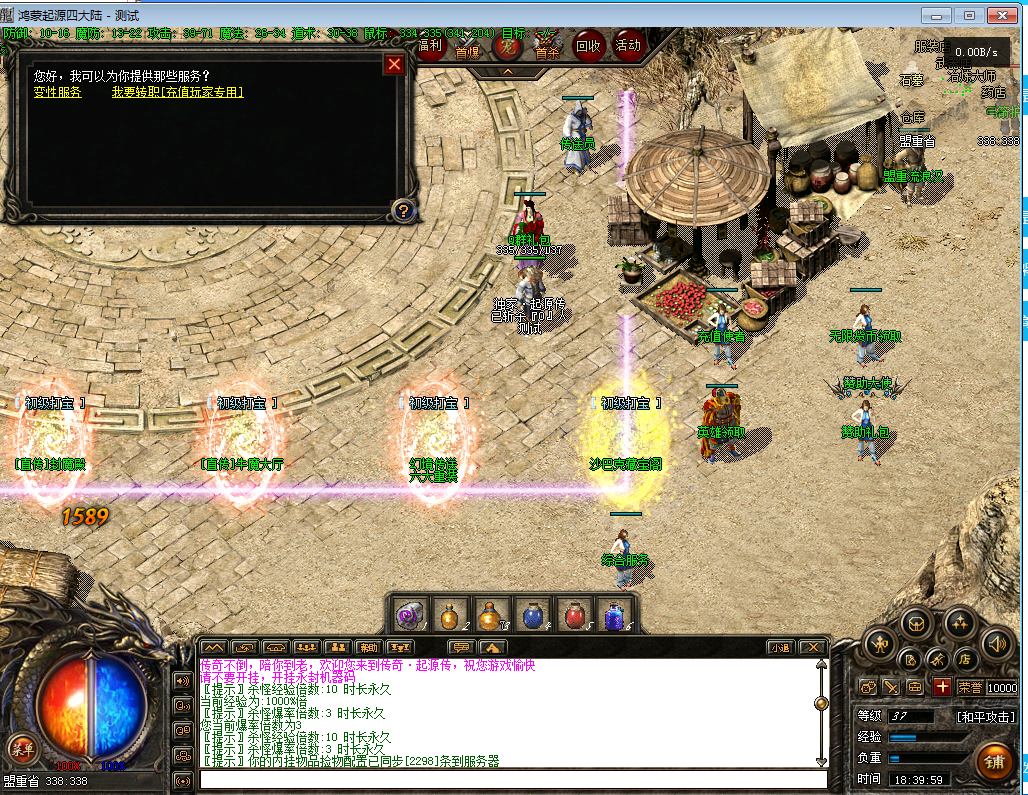Image resolution: width=1028 pixels, height=795 pixels.
Task: Close the NPC dialogue panel
Action: click(x=395, y=64)
